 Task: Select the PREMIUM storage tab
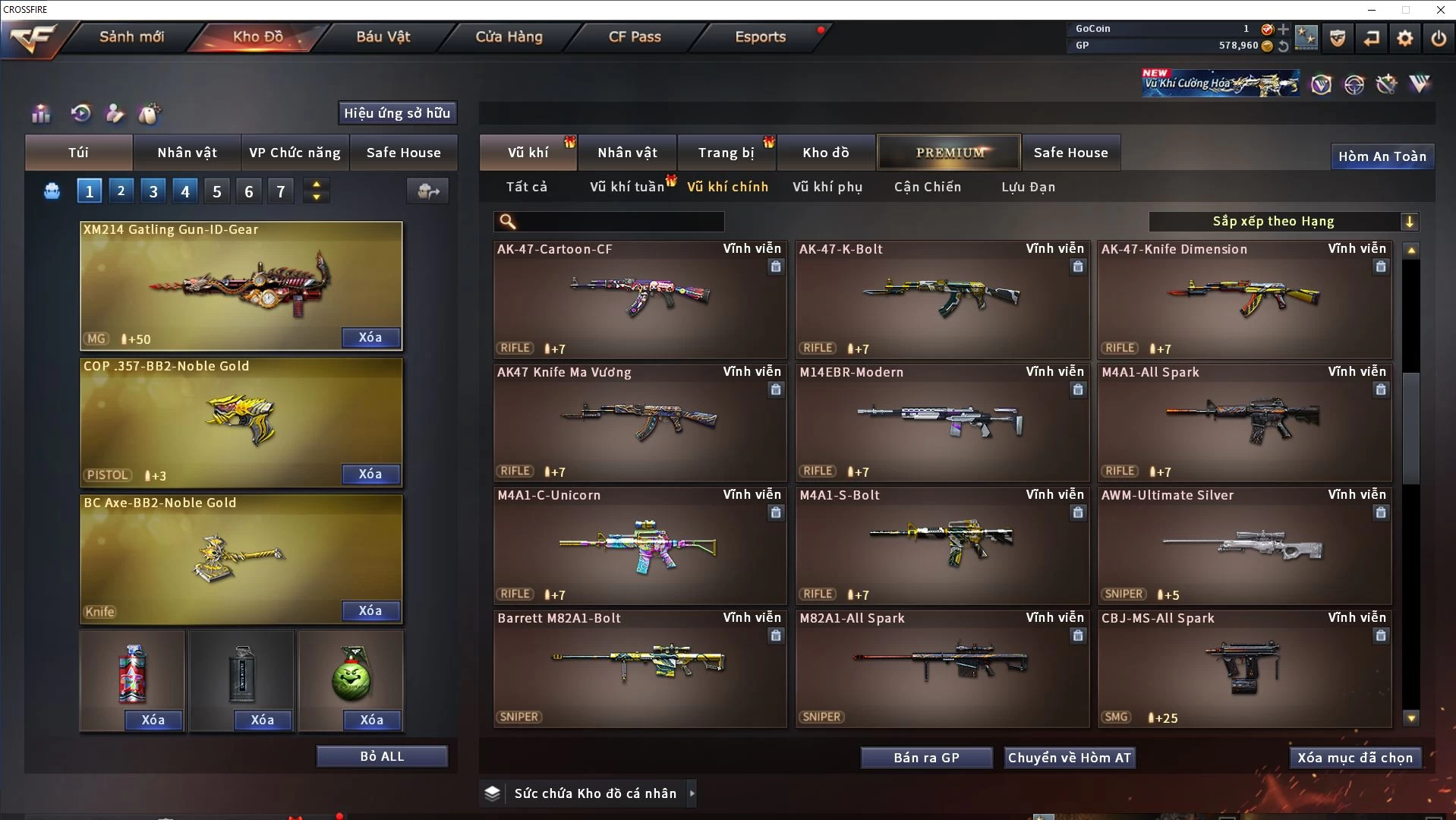tap(950, 153)
